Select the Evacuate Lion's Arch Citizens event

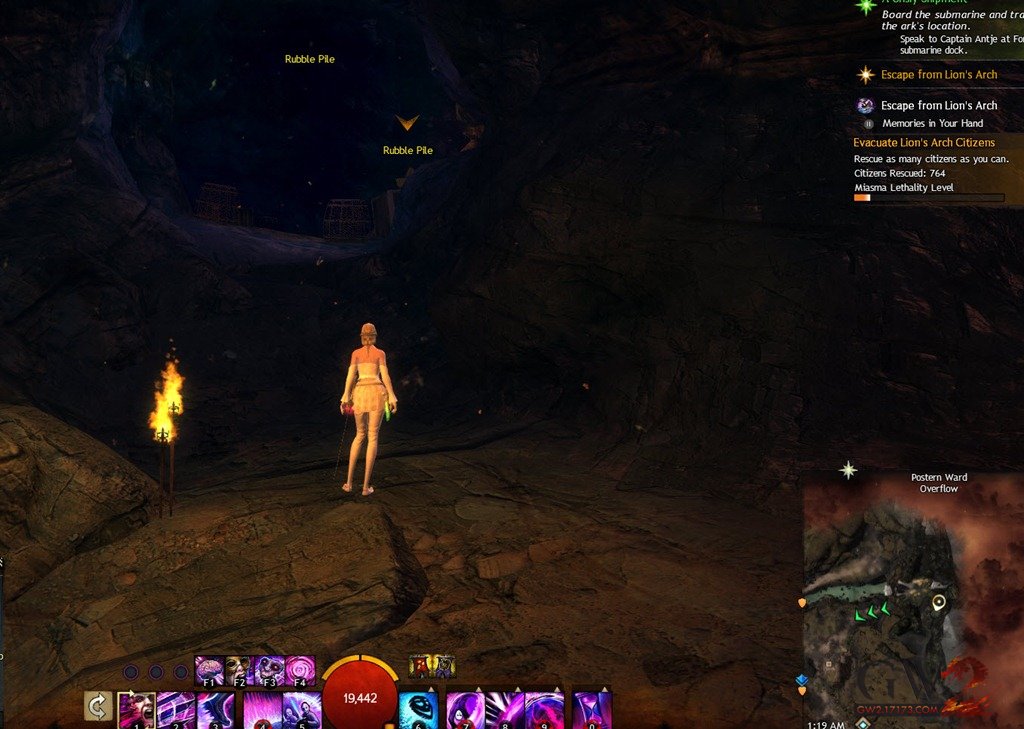point(924,143)
